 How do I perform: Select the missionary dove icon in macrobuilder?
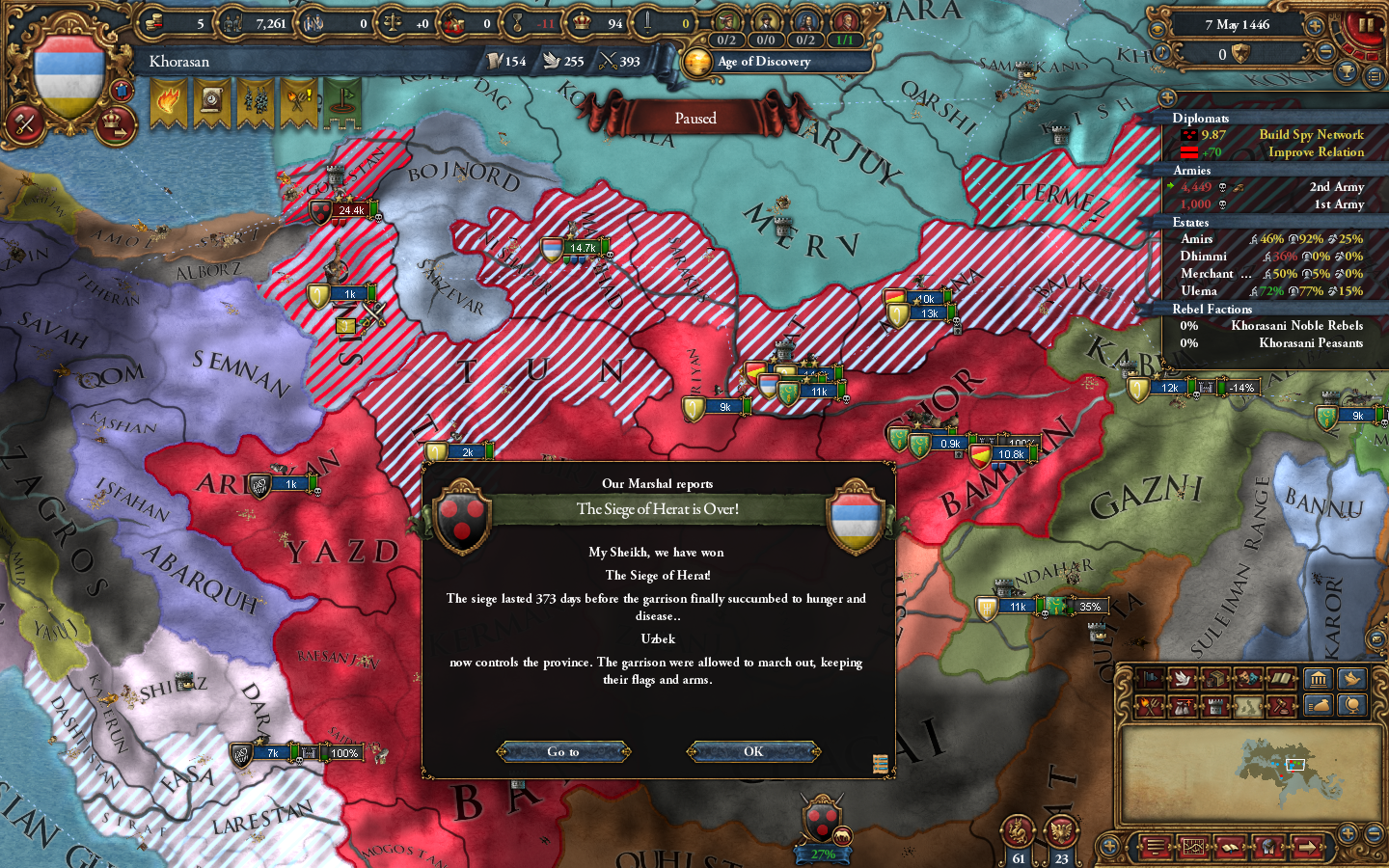(1351, 678)
